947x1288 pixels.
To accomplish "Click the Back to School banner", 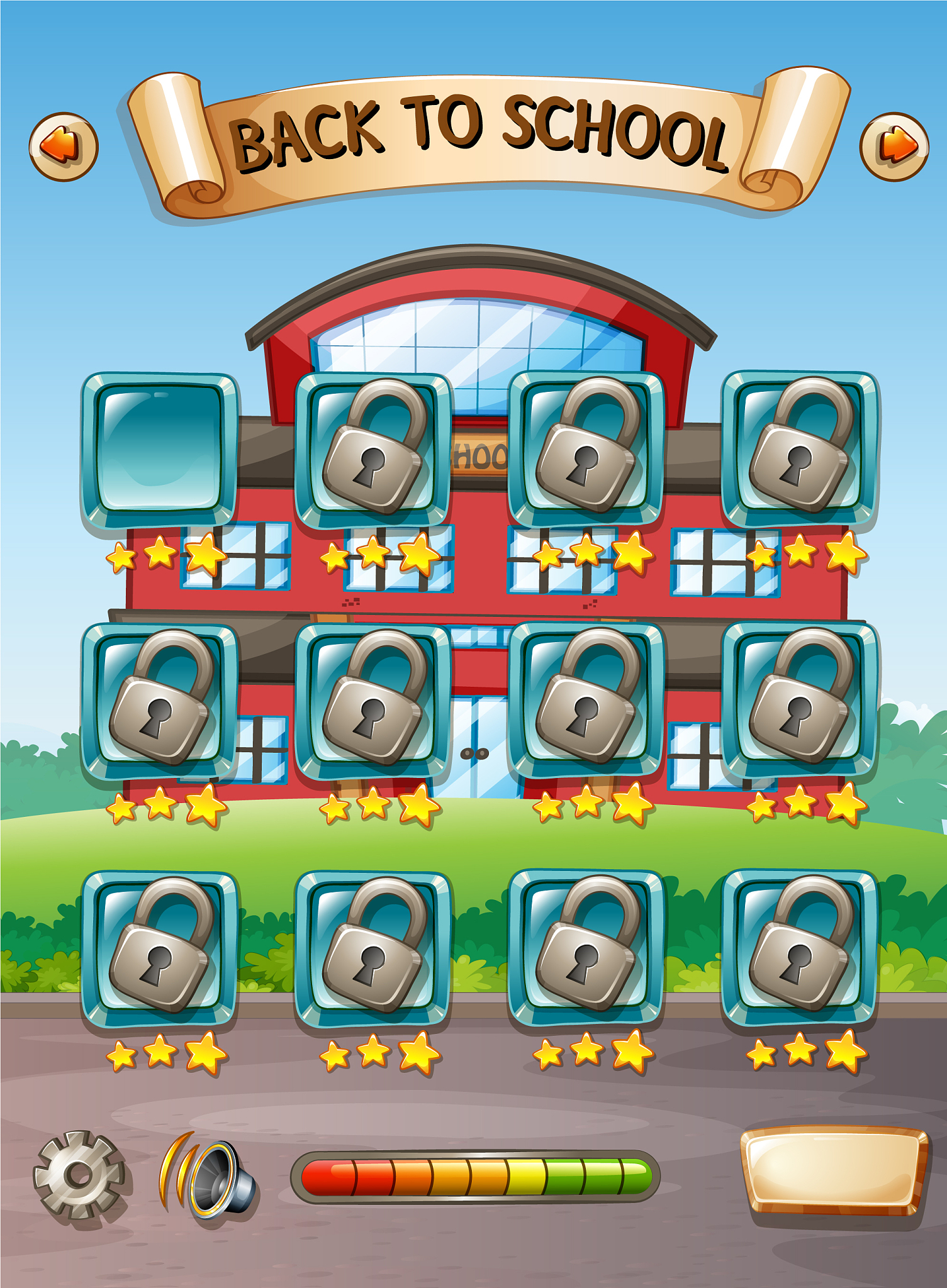I will [473, 135].
